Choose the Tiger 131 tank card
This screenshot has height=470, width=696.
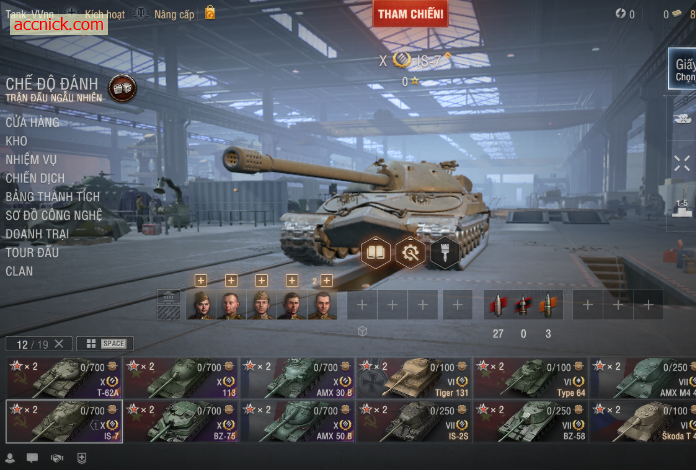413,378
